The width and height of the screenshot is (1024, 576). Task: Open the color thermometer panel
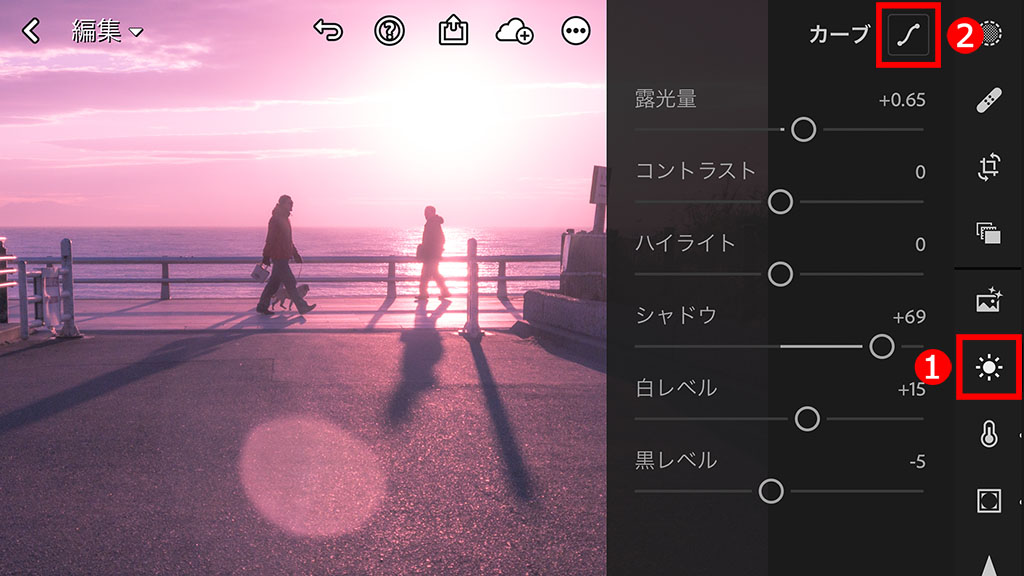coord(989,435)
